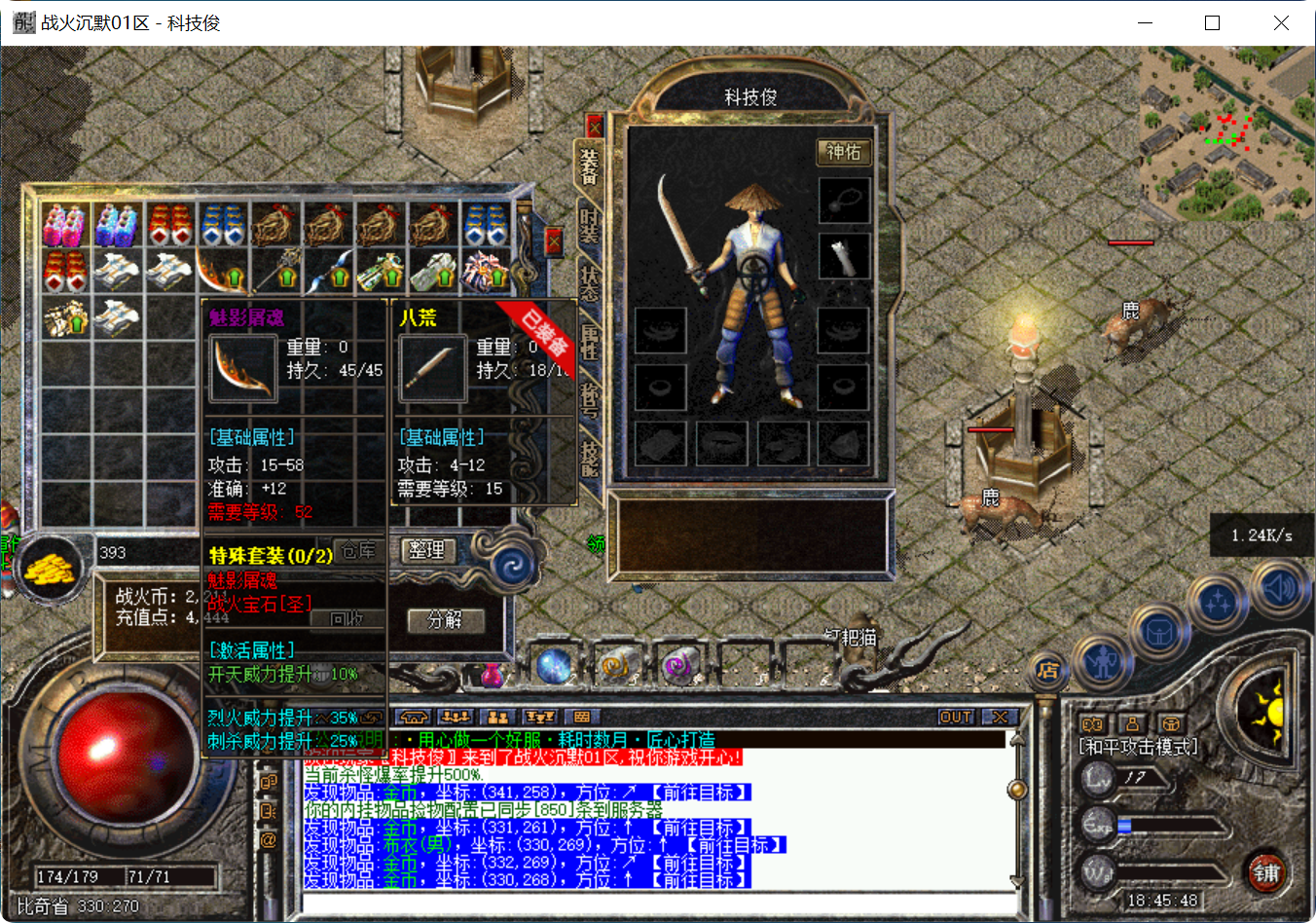Click the keyboard icon in chat toolbar
This screenshot has width=1316, height=923.
click(x=582, y=716)
